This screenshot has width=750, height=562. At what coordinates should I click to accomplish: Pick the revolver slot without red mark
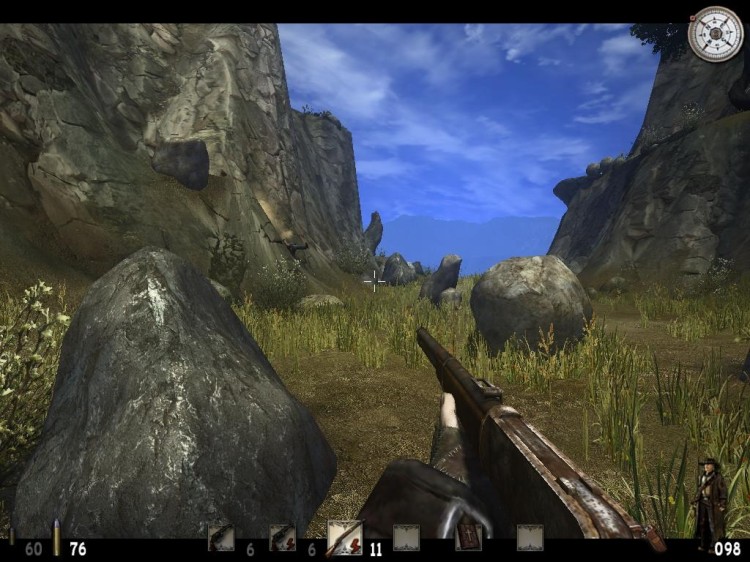point(220,538)
